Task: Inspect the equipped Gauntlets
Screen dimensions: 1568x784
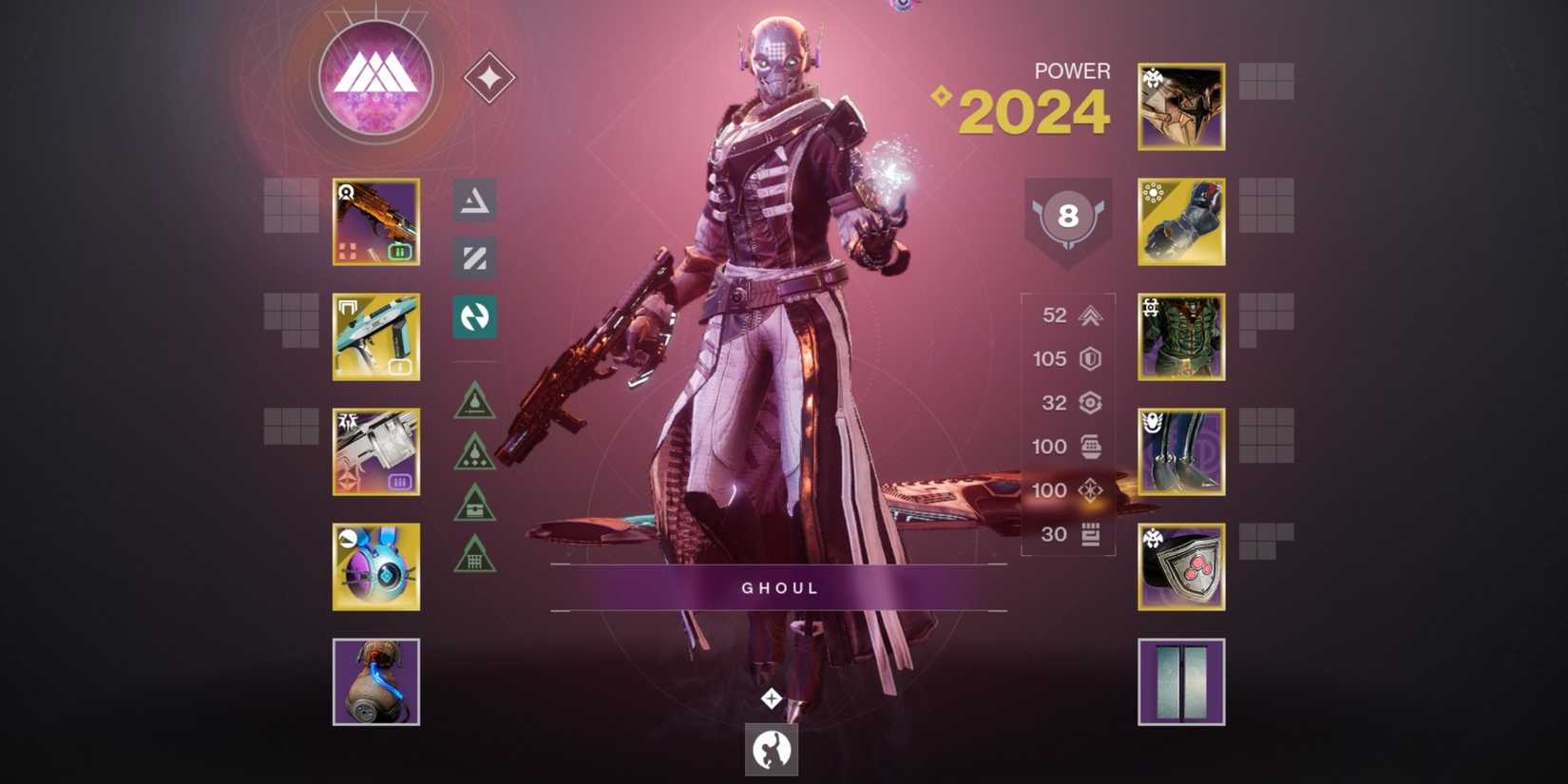Action: click(1180, 222)
